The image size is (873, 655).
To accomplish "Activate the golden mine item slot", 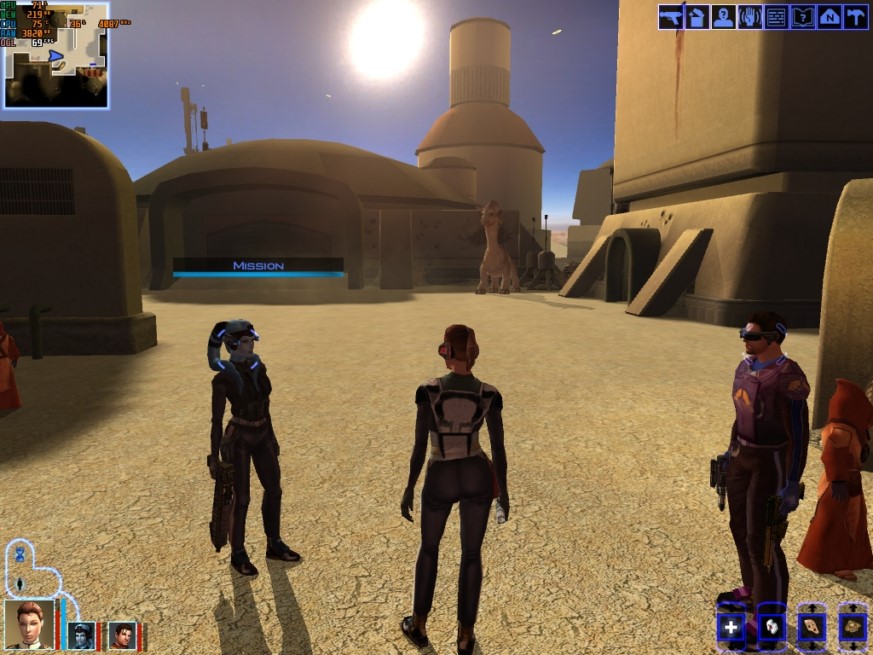I will 852,627.
